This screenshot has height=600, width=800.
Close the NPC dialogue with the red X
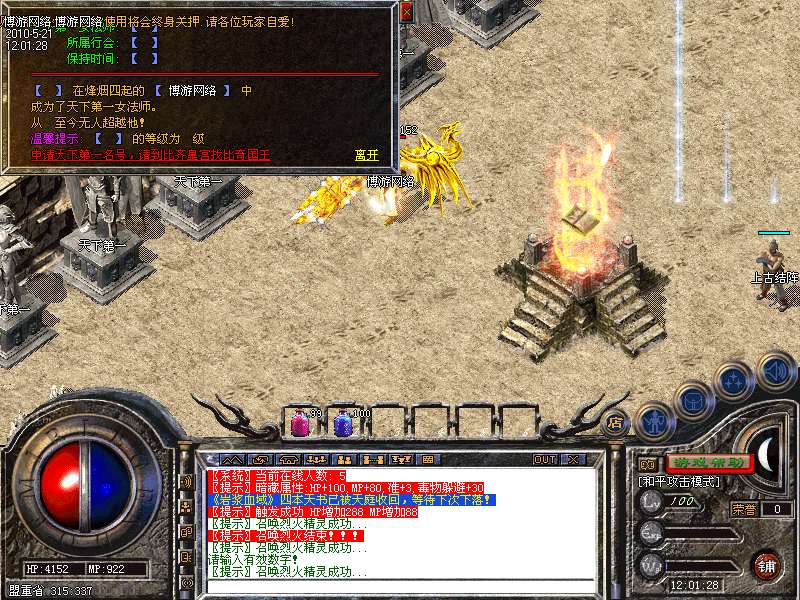pos(406,13)
